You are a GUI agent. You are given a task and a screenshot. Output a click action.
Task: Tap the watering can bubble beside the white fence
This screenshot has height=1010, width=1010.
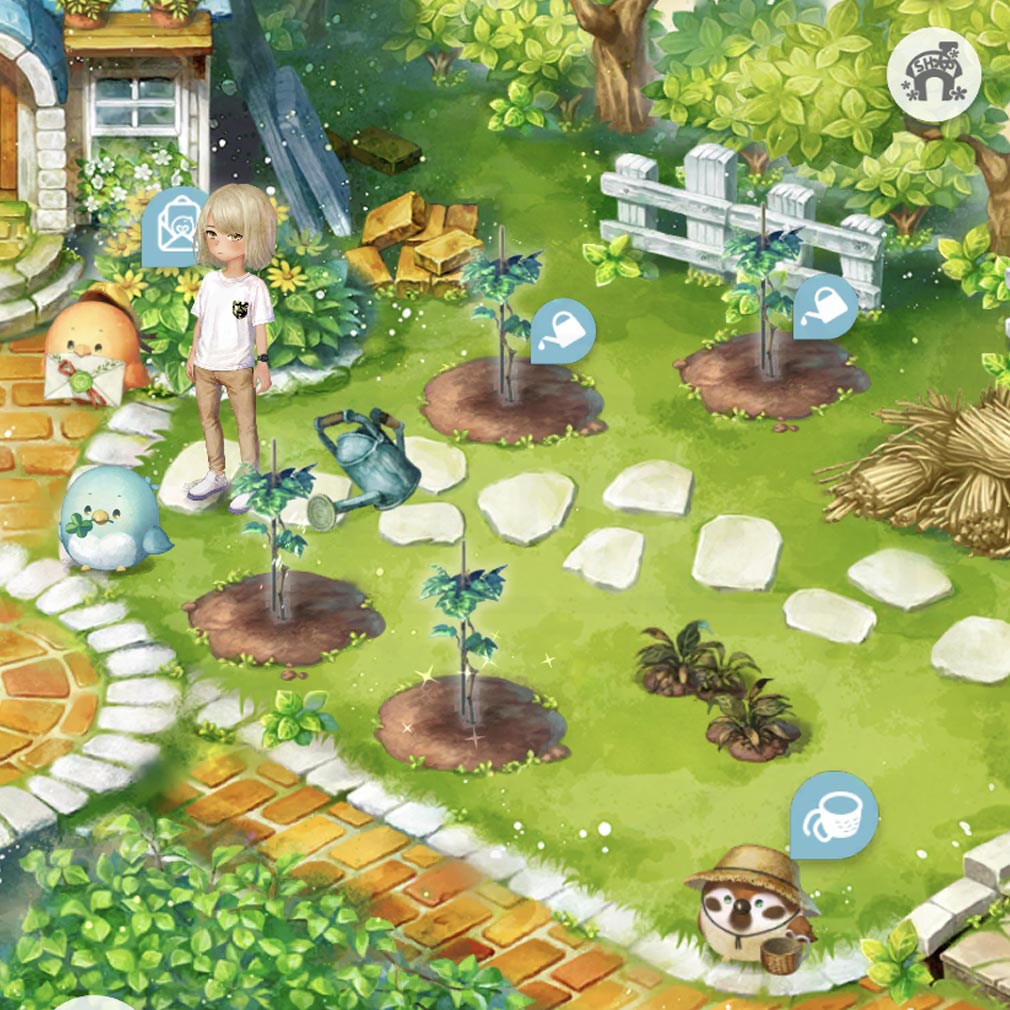click(825, 304)
